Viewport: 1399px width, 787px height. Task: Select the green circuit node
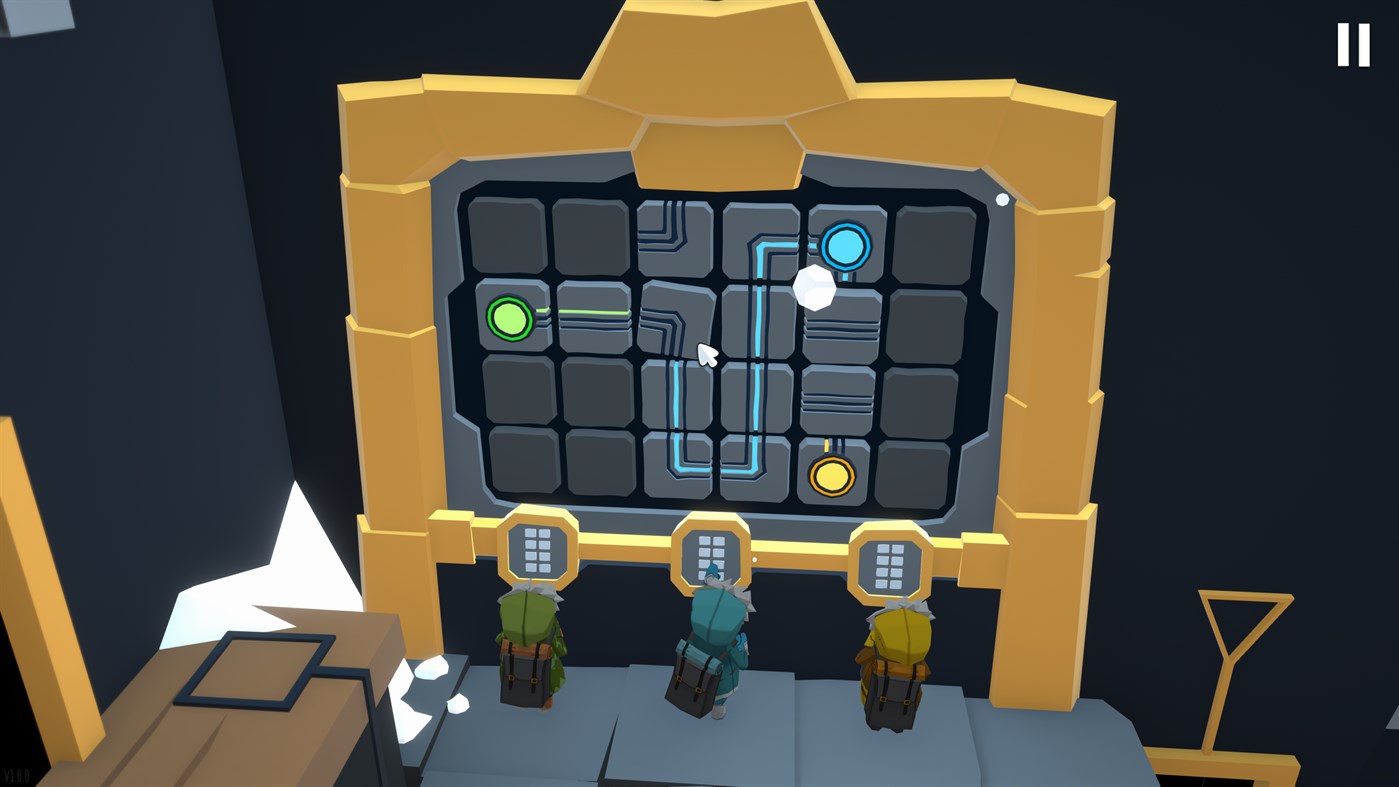(x=510, y=318)
